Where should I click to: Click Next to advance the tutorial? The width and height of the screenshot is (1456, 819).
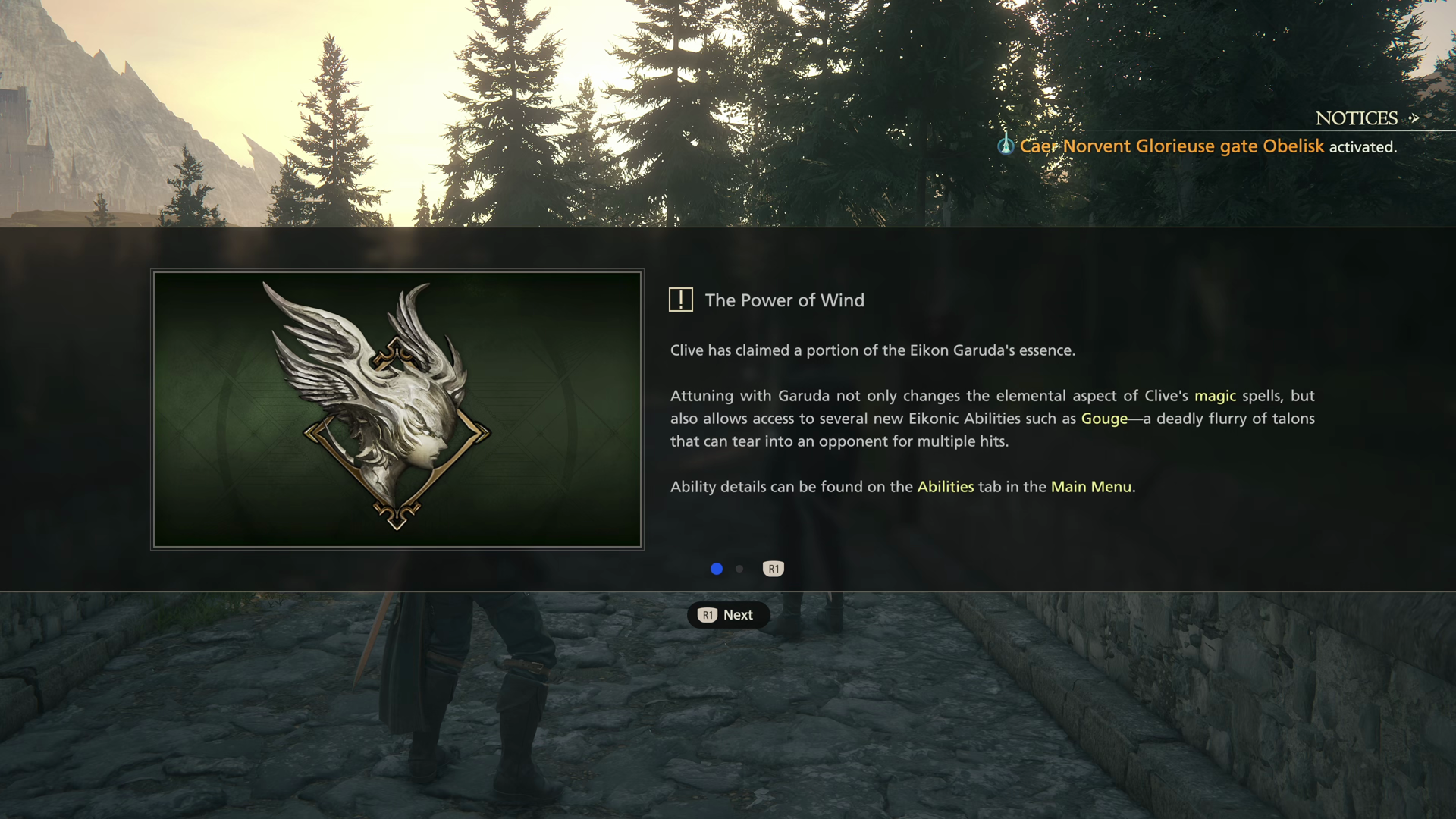click(x=728, y=615)
